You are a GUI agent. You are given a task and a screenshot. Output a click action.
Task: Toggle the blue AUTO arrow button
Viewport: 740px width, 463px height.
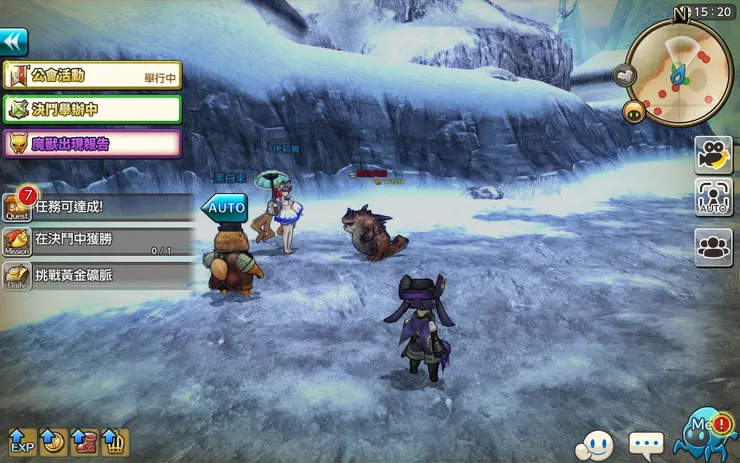[224, 208]
